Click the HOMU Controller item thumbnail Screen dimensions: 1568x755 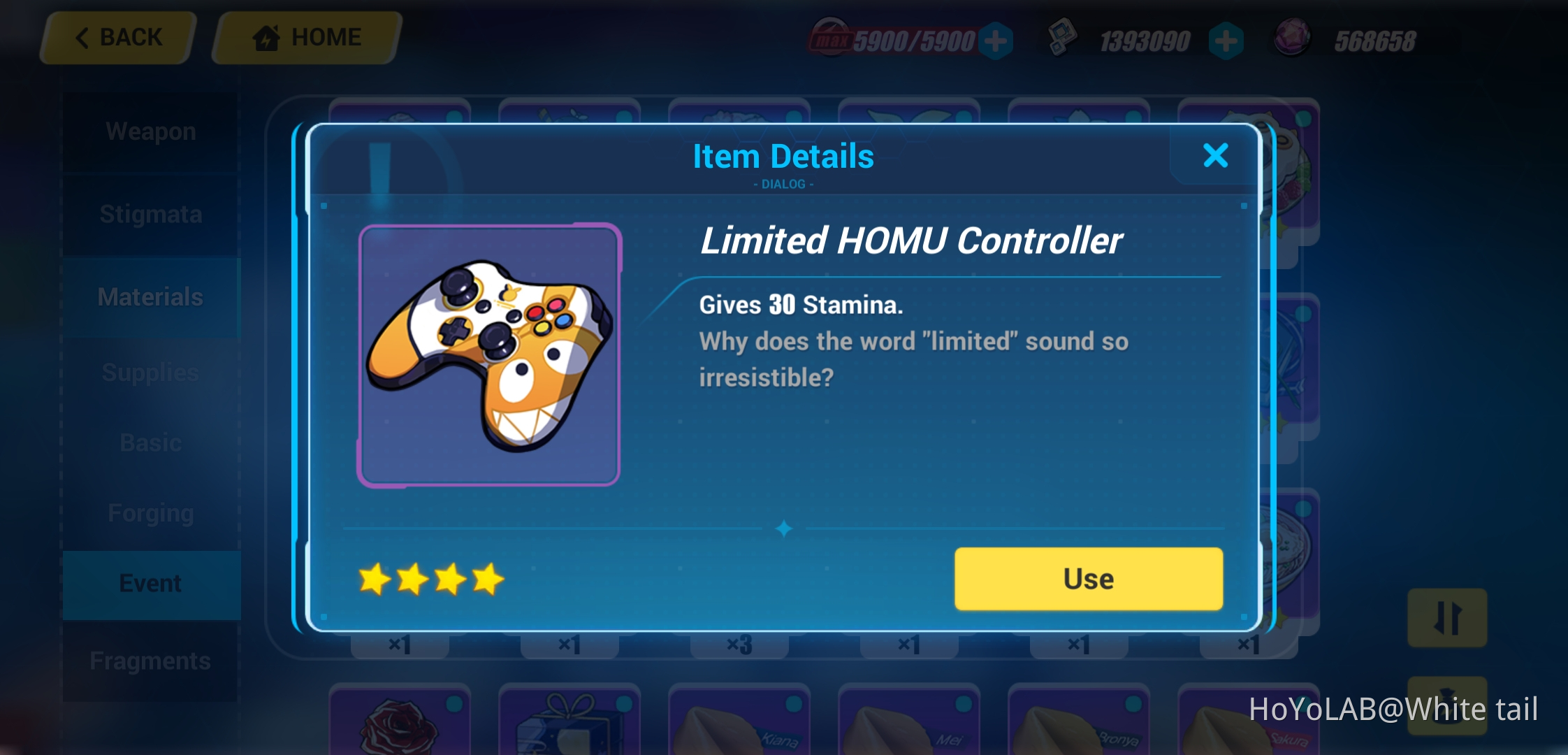(488, 354)
